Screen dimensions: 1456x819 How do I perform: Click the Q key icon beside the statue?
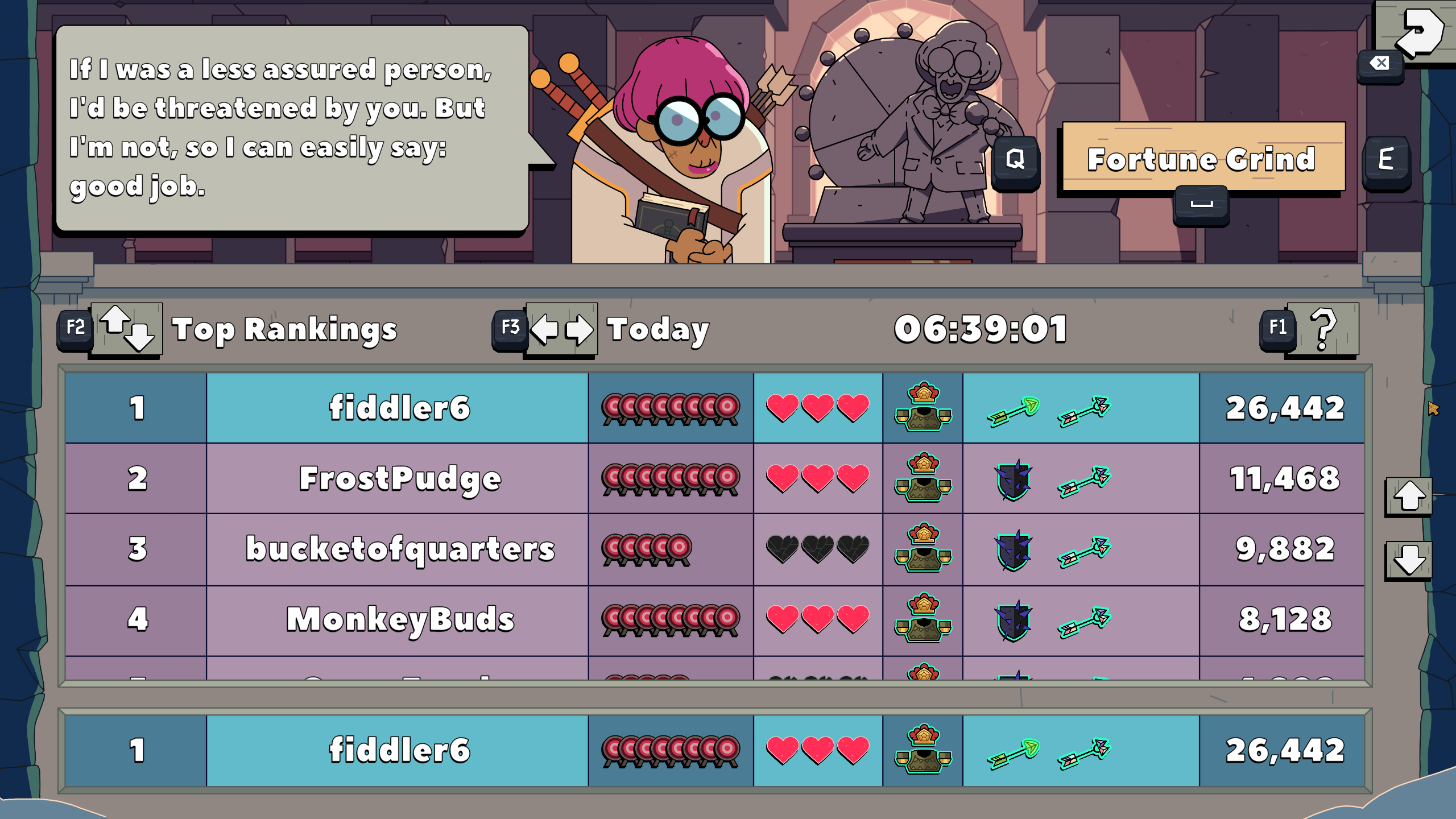click(x=1016, y=159)
